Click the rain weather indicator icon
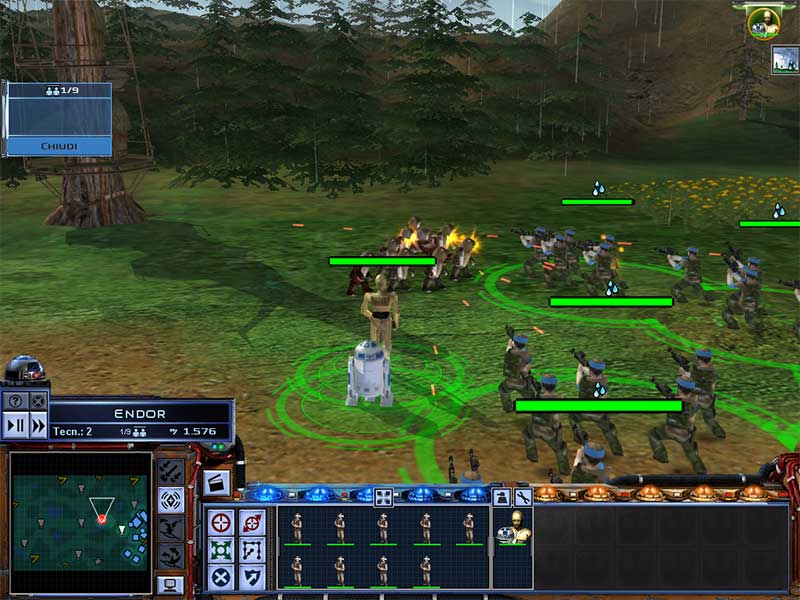The width and height of the screenshot is (800, 600). tap(784, 60)
